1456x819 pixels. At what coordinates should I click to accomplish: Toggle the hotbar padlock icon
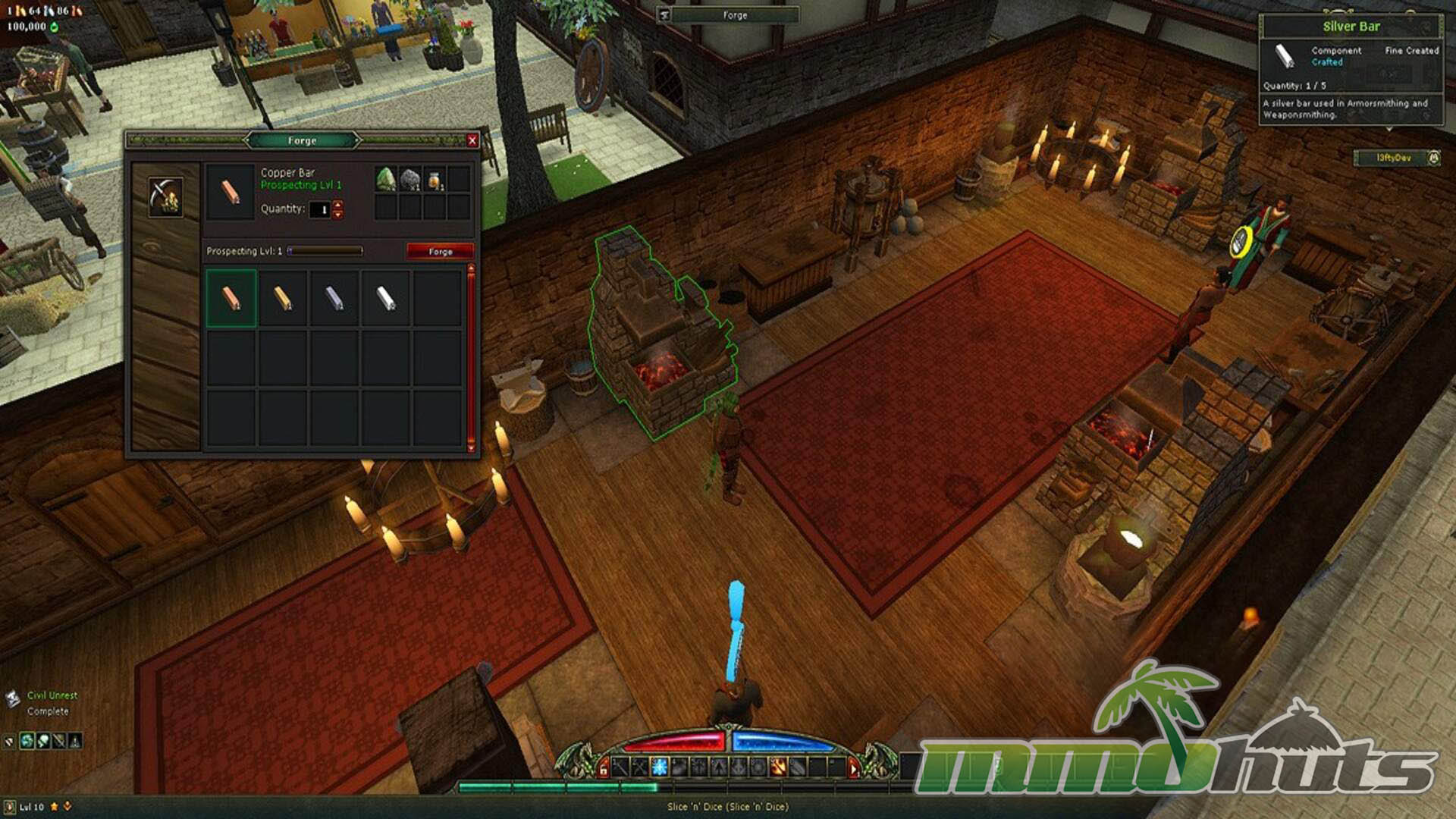click(604, 769)
